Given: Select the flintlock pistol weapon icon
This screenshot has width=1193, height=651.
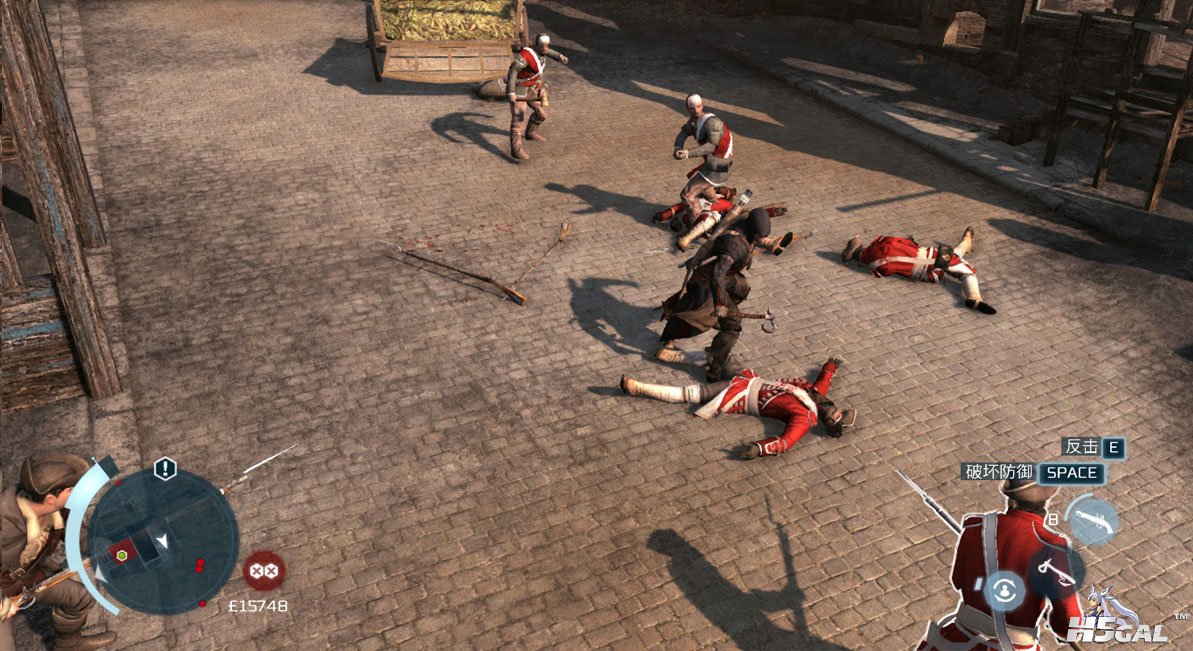Looking at the screenshot, I should (x=1091, y=521).
